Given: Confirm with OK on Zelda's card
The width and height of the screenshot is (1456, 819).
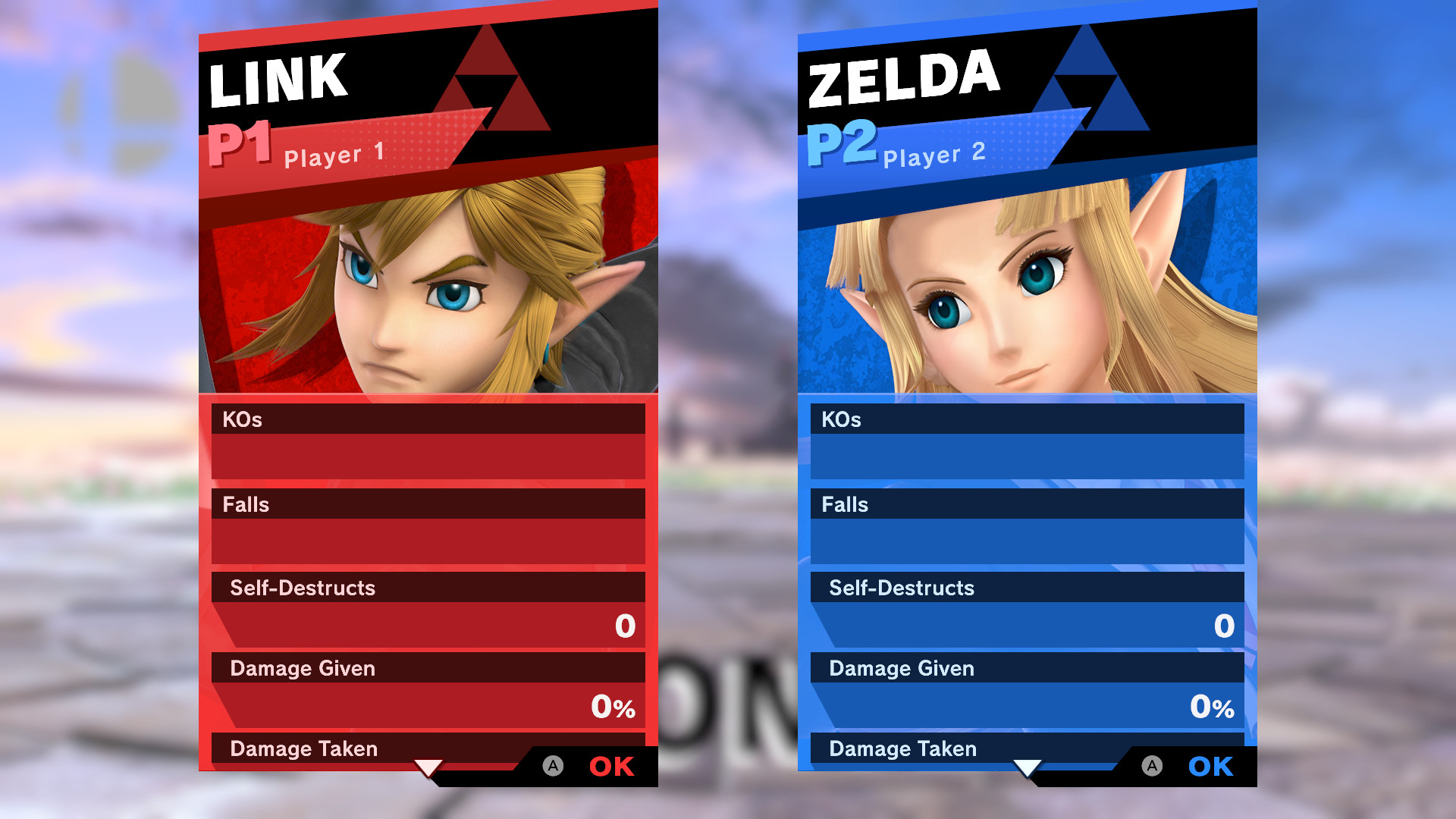Looking at the screenshot, I should tap(1210, 766).
